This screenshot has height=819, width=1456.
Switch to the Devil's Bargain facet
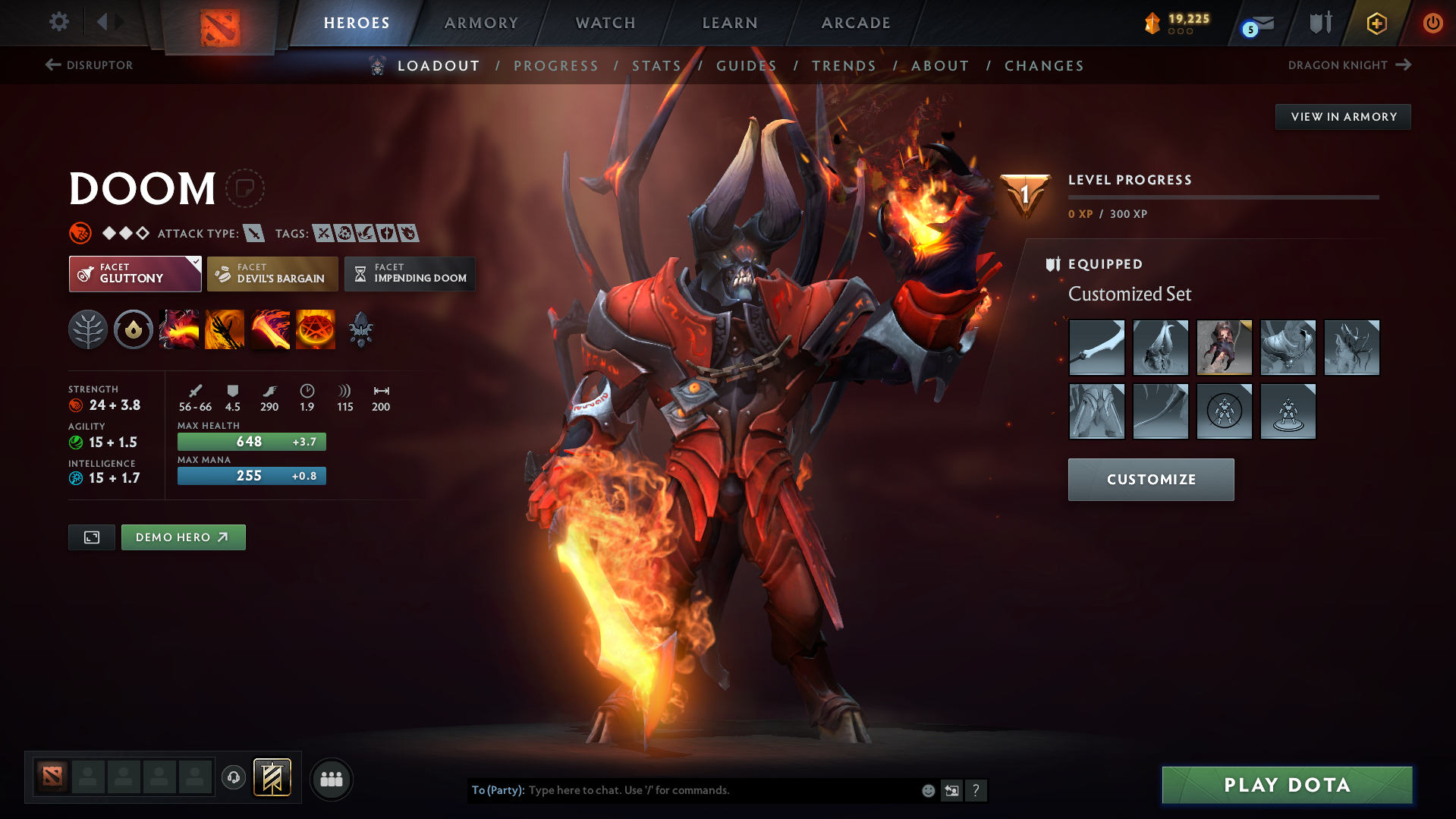click(272, 273)
